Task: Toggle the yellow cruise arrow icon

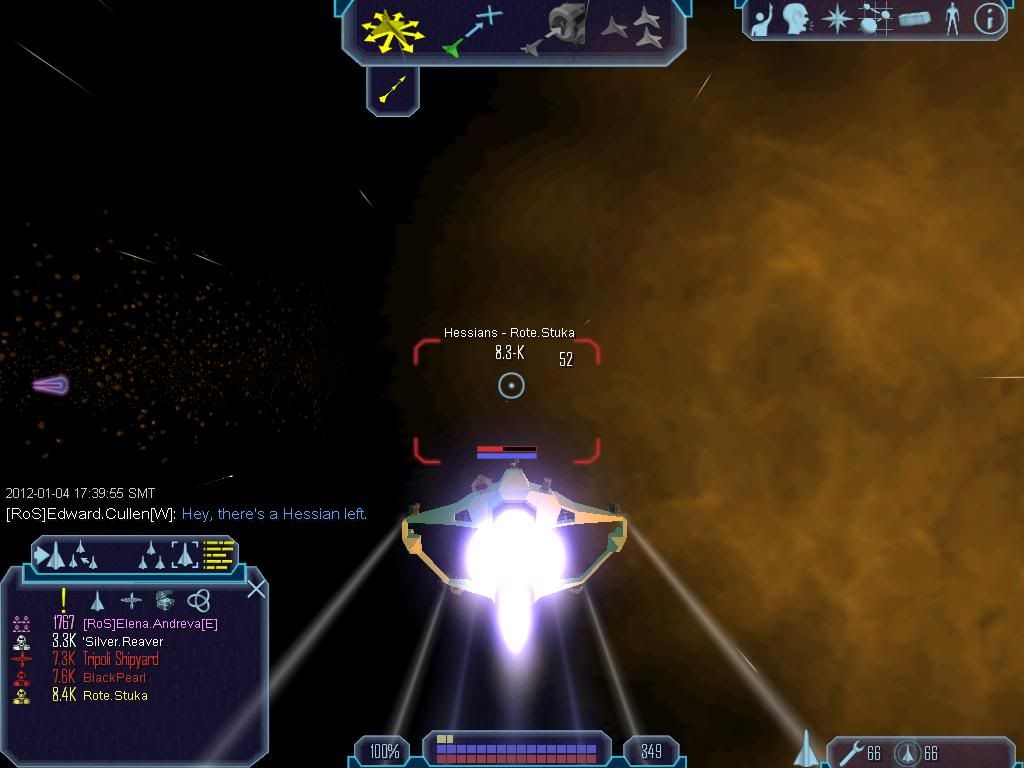Action: pos(392,90)
